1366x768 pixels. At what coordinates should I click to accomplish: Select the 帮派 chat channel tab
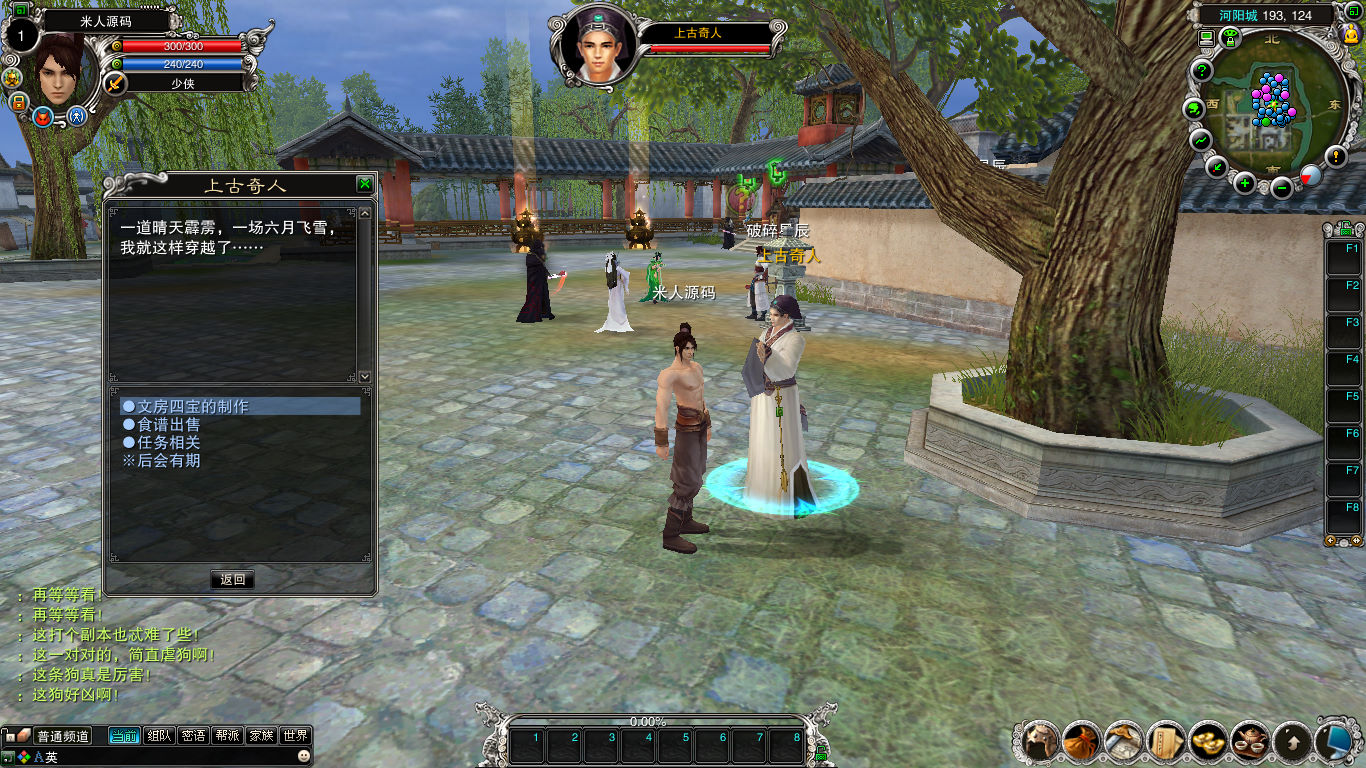[x=227, y=736]
